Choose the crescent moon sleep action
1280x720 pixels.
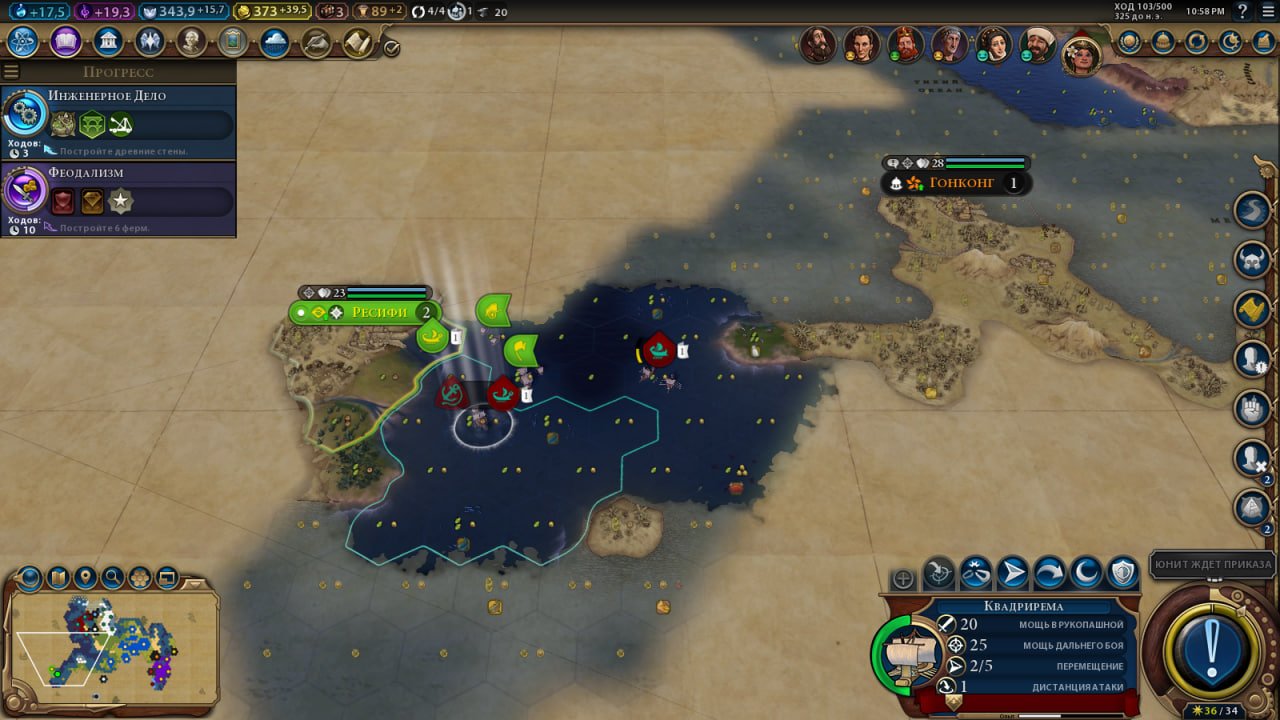point(1086,573)
